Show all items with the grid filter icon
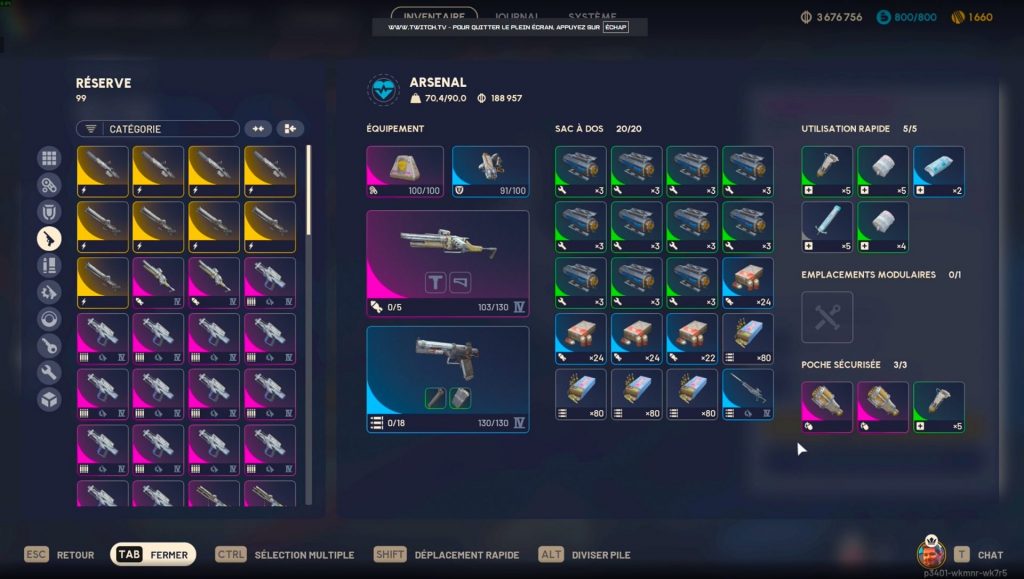 pos(49,158)
